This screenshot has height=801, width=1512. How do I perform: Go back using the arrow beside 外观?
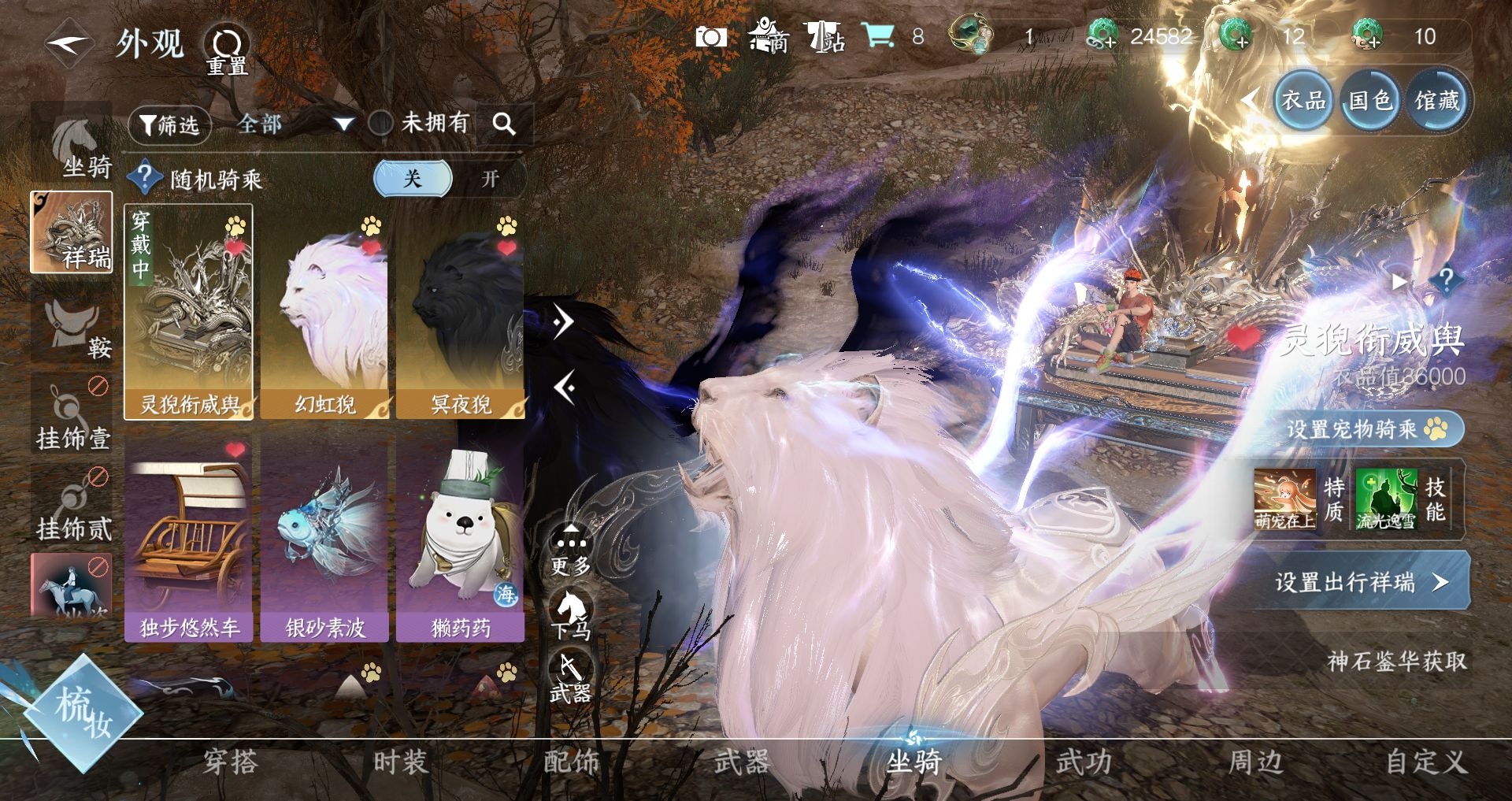(x=69, y=43)
